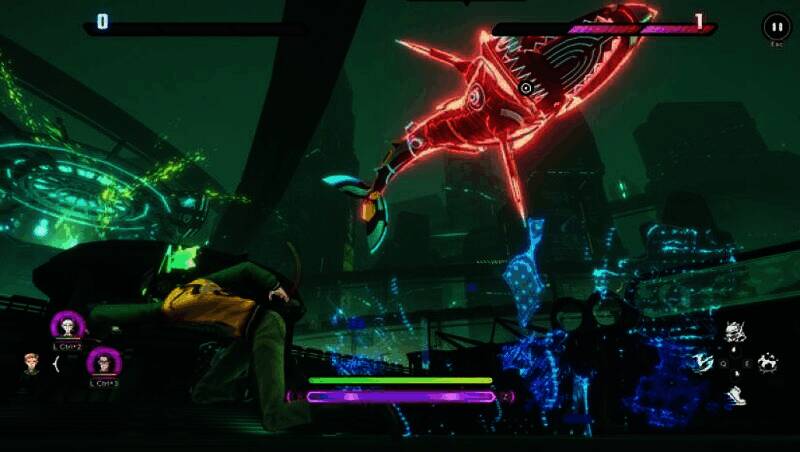Select the orange-haired active character portrait
This screenshot has height=452, width=800.
31,363
